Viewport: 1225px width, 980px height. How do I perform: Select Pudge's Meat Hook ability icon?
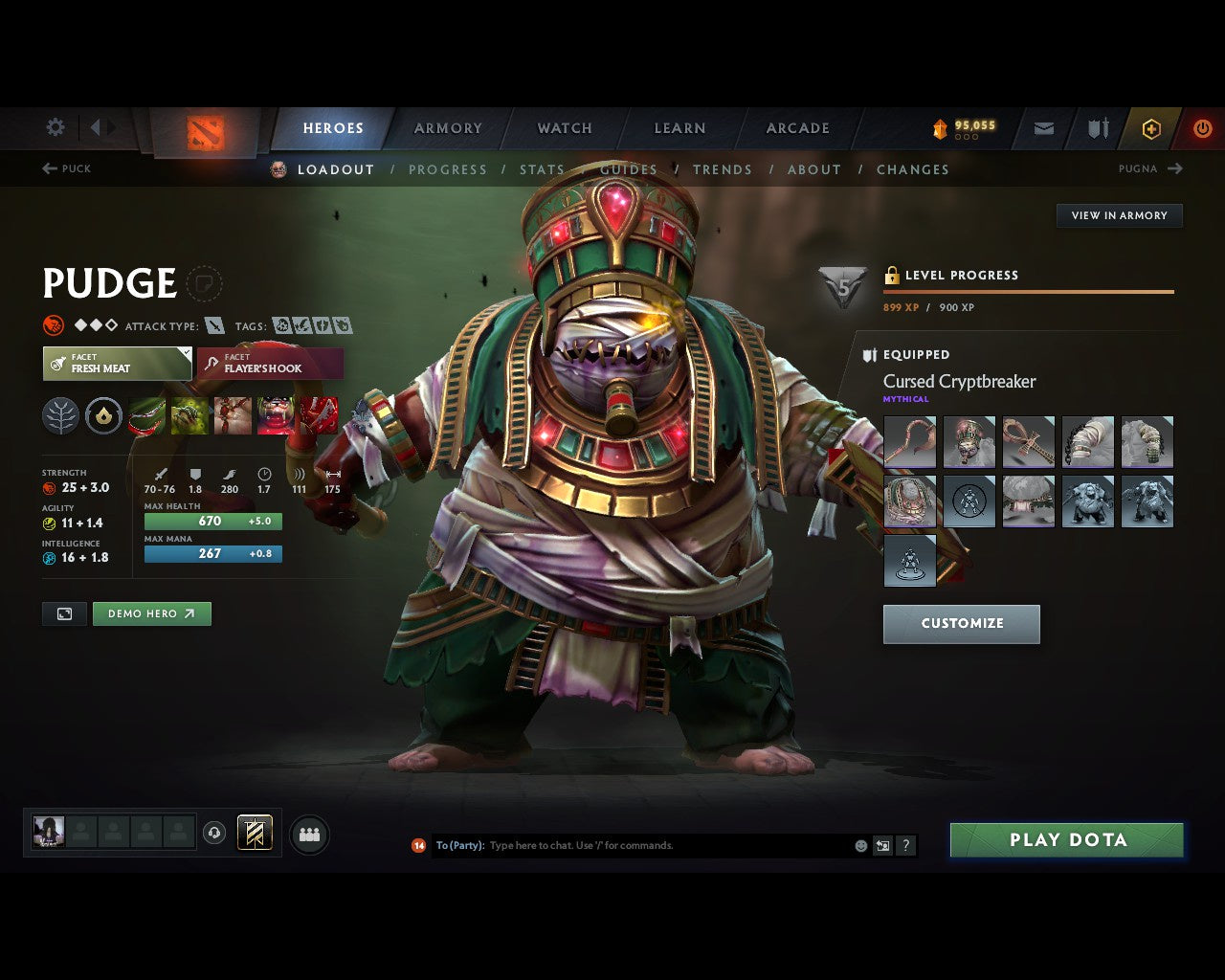point(145,414)
